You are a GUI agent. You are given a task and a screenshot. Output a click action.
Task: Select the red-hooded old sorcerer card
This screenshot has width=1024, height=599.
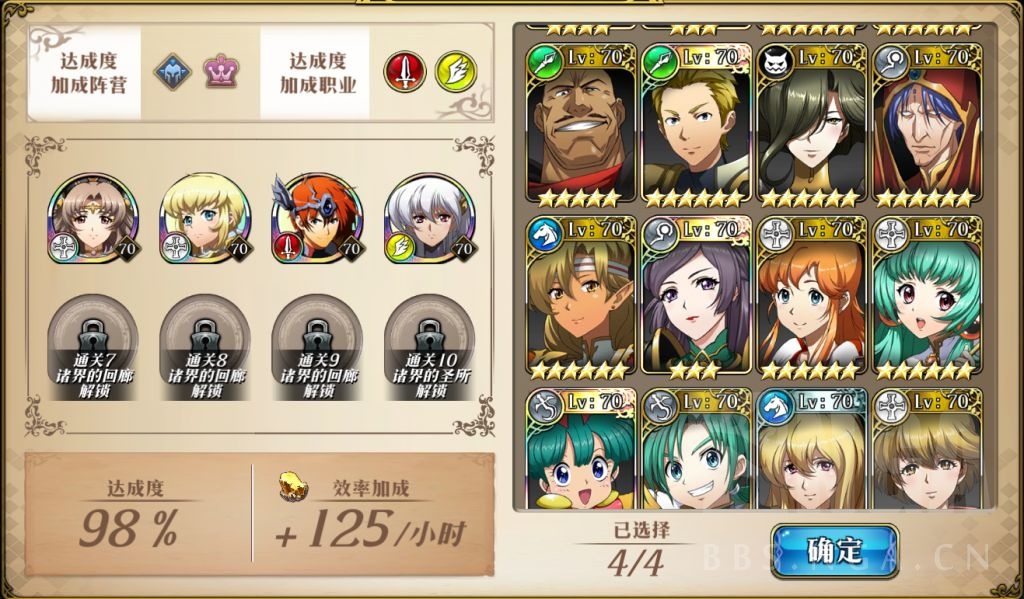coord(926,126)
